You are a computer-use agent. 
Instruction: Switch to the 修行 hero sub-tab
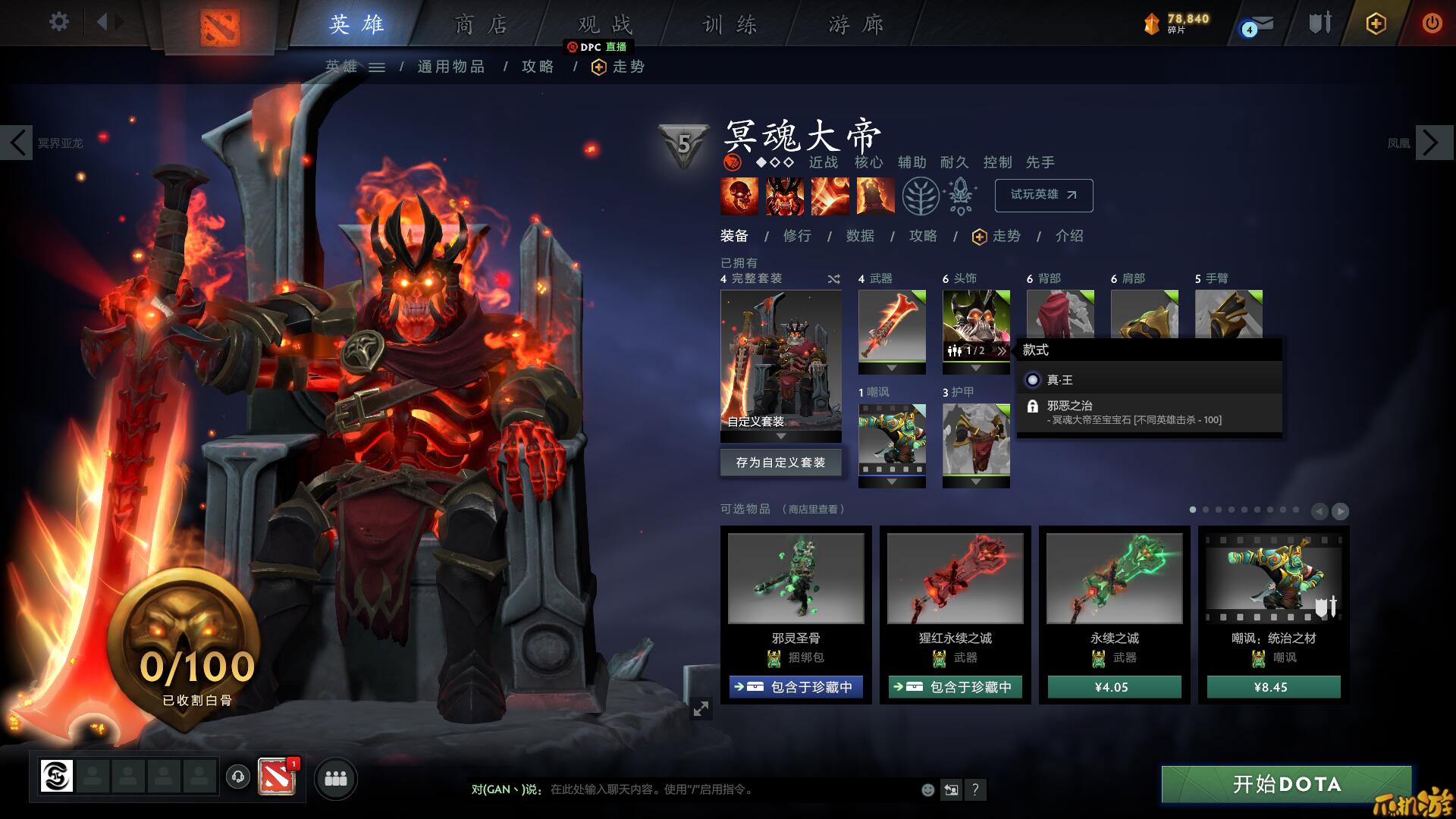tap(797, 236)
